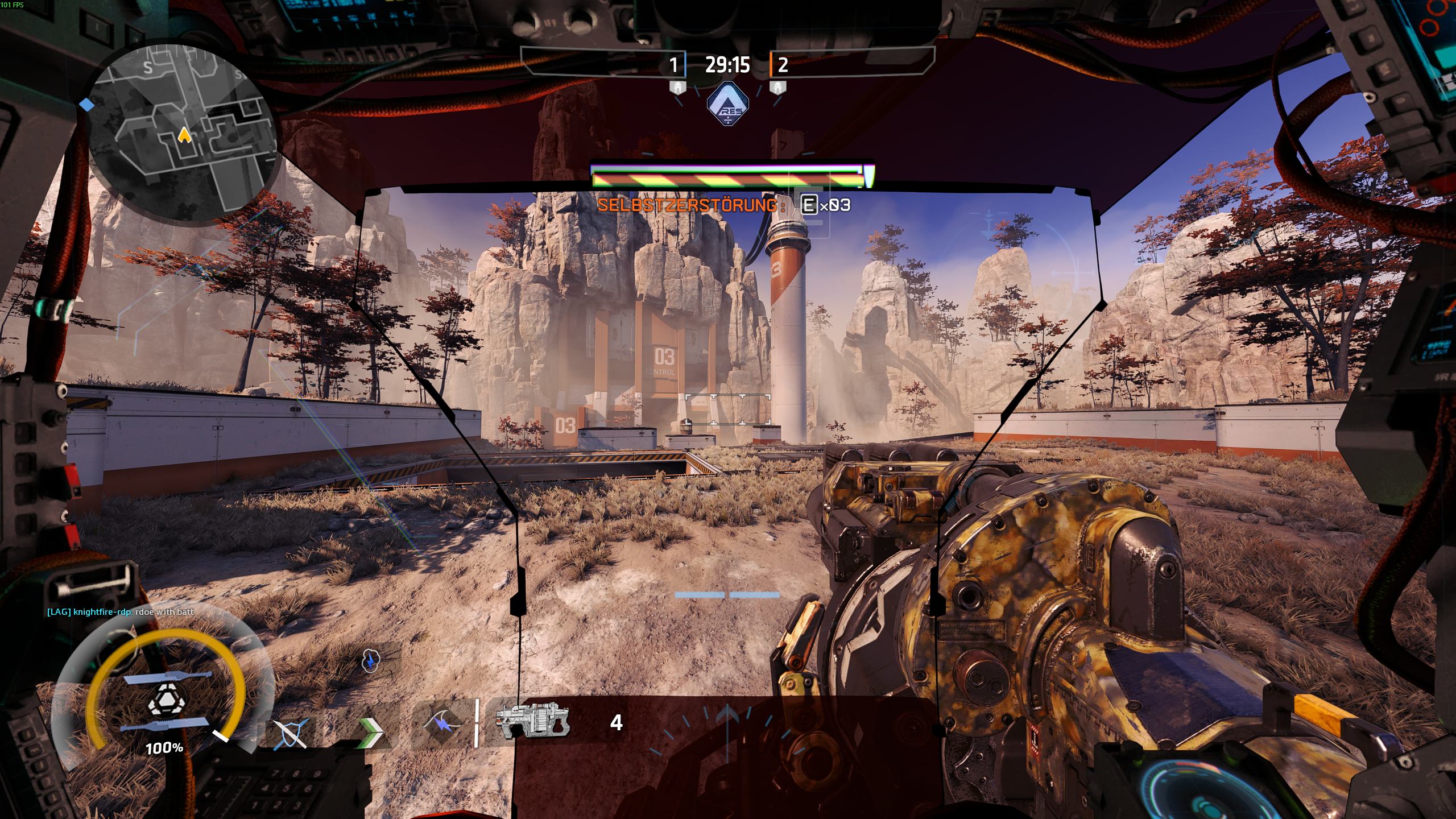Click the orange team titan badge
Viewport: 1456px width, 819px height.
coord(777,88)
